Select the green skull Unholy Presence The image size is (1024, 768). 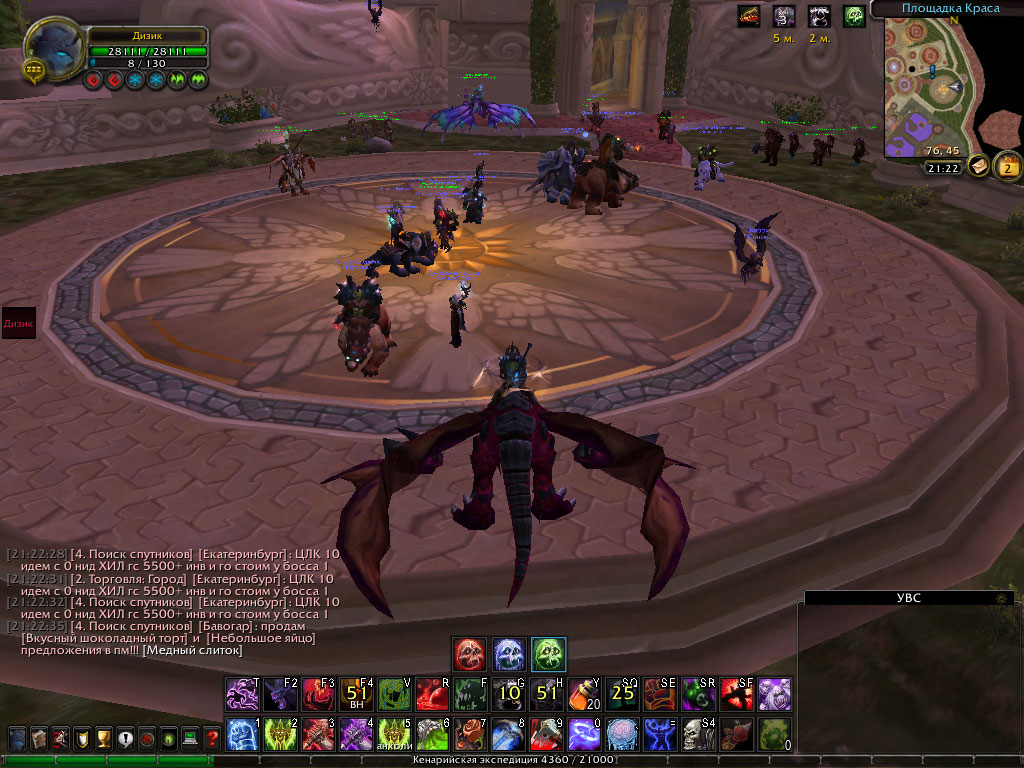click(548, 654)
